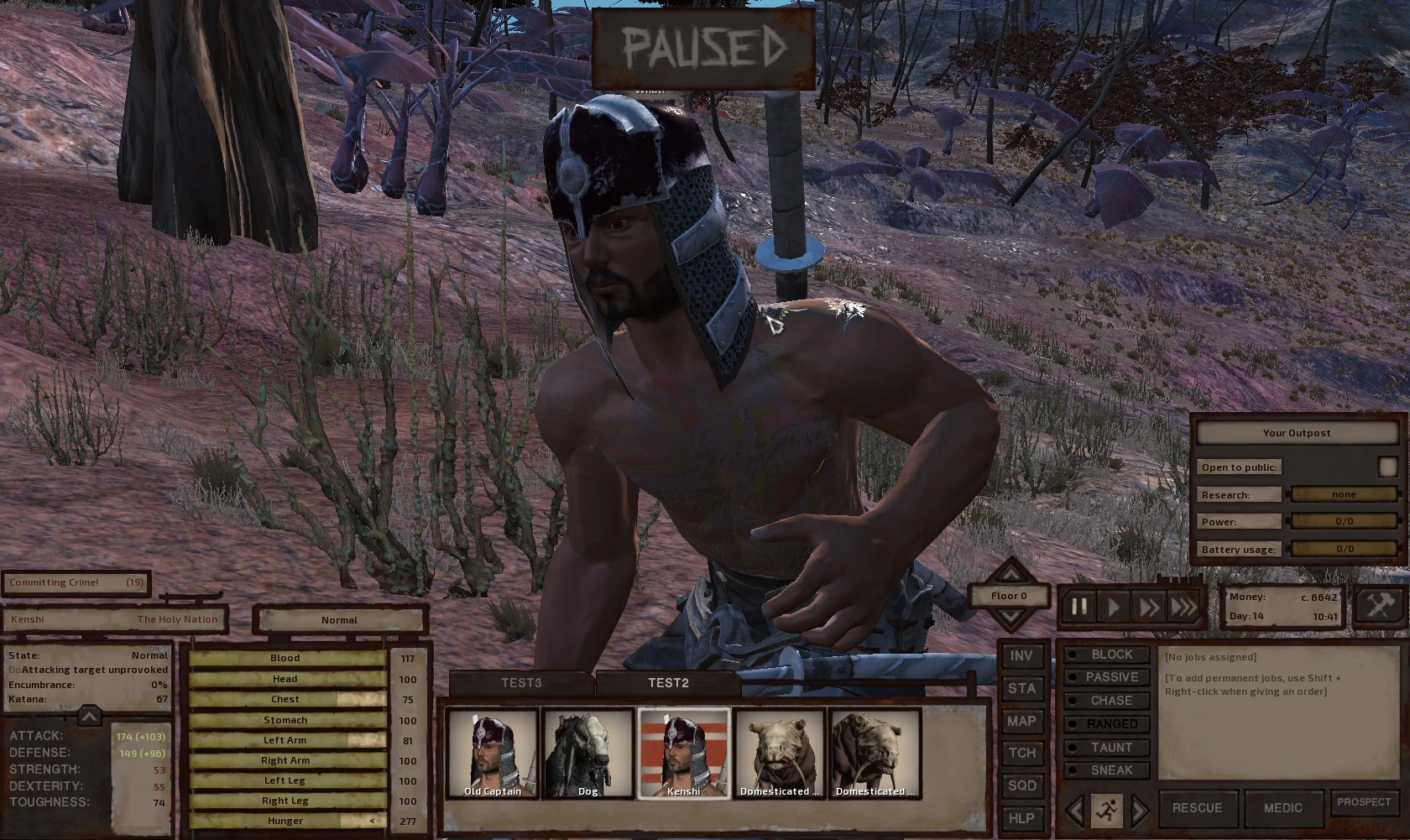Select the Dog portrait
This screenshot has width=1410, height=840.
(587, 753)
